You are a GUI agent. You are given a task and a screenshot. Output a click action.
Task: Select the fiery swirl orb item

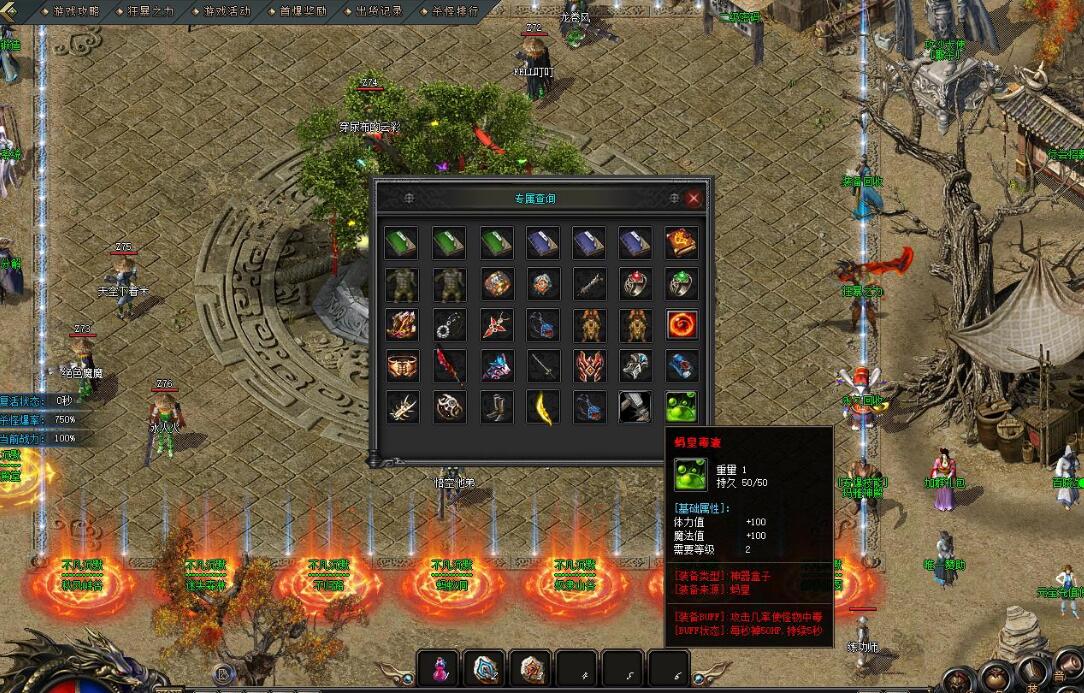coord(682,325)
